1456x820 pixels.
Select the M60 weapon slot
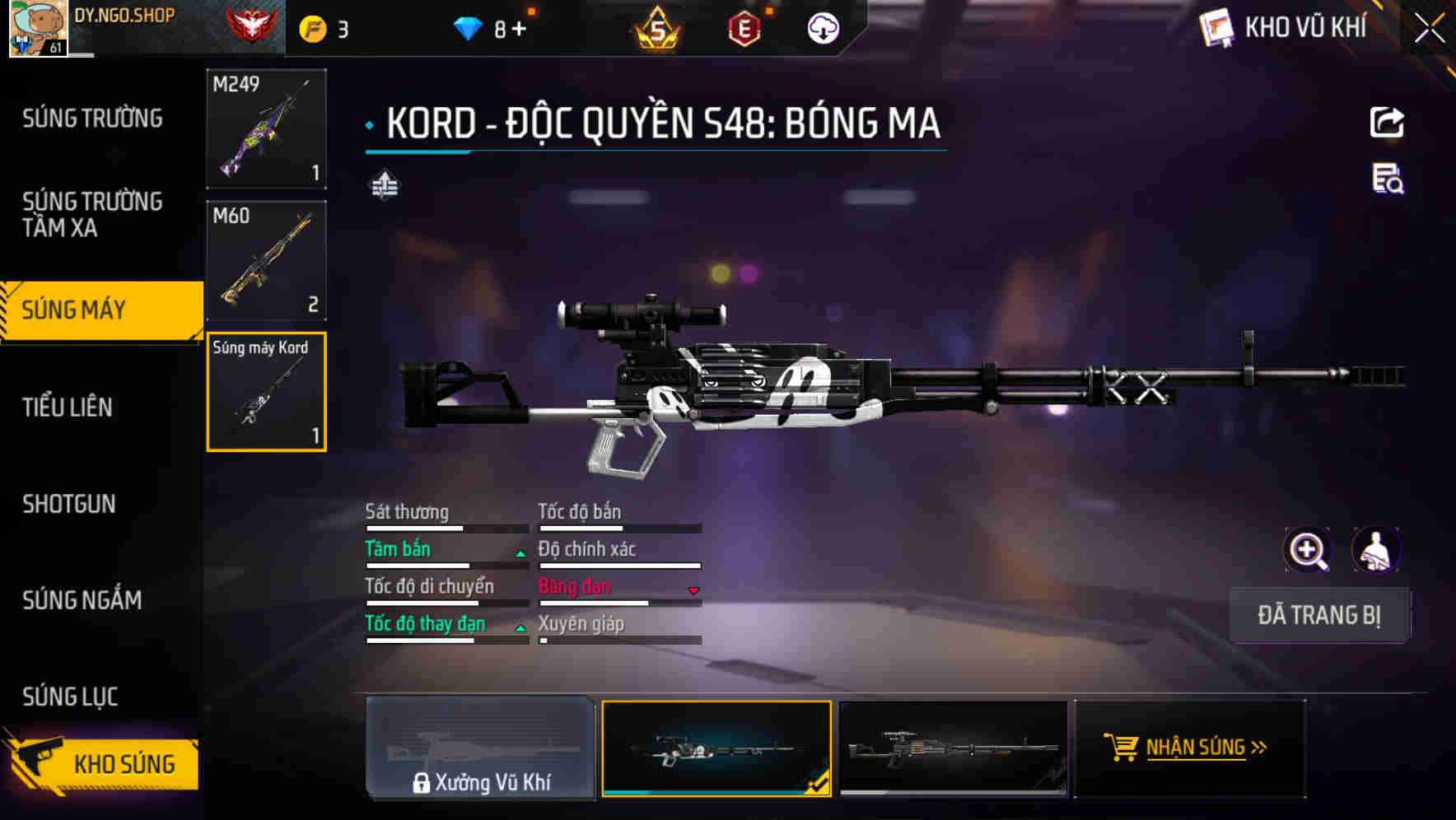(x=266, y=260)
